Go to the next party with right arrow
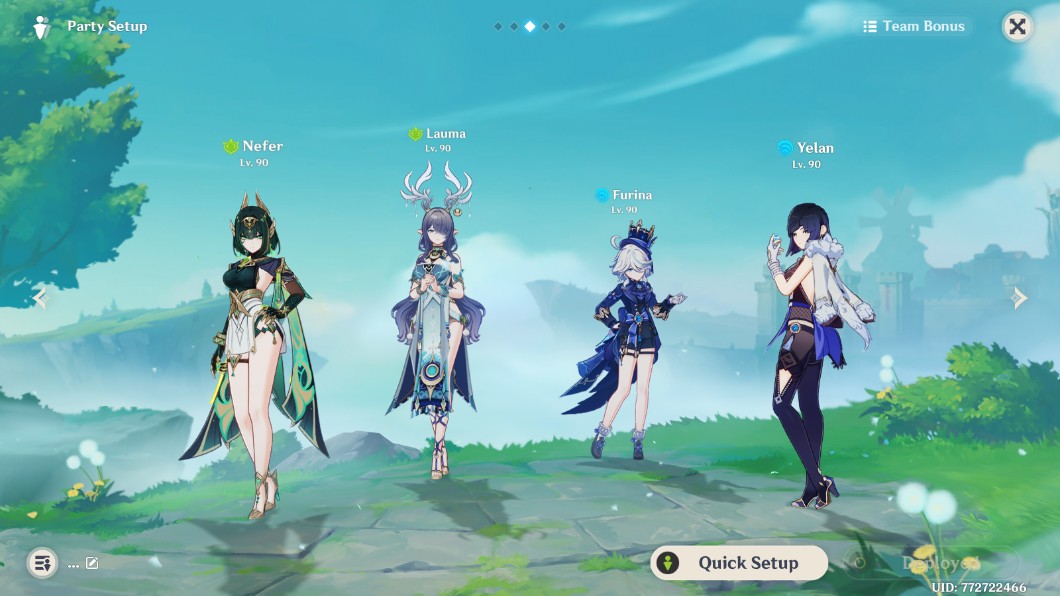This screenshot has width=1060, height=596. (x=1019, y=298)
